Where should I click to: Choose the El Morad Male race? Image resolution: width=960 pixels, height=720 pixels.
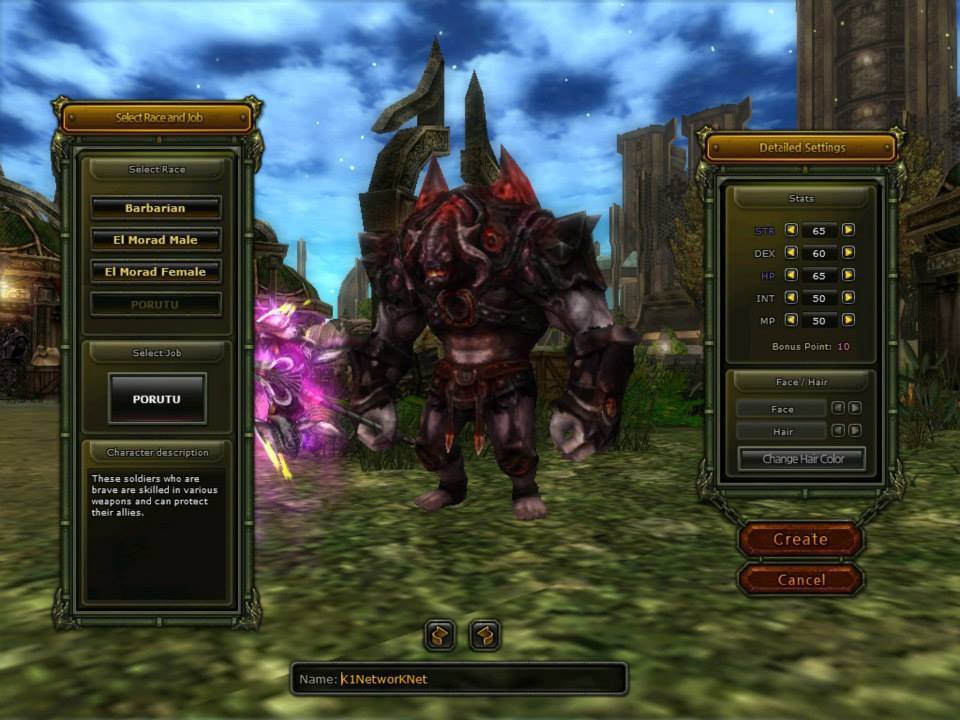[x=156, y=240]
